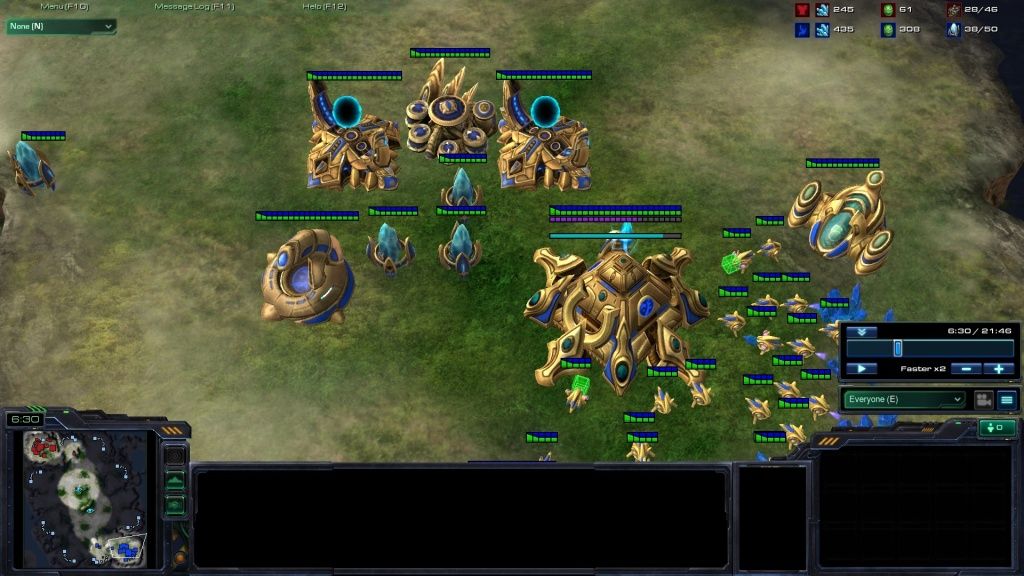Open the Help (F12) menu
Screen dimensions: 1024x576
point(324,6)
